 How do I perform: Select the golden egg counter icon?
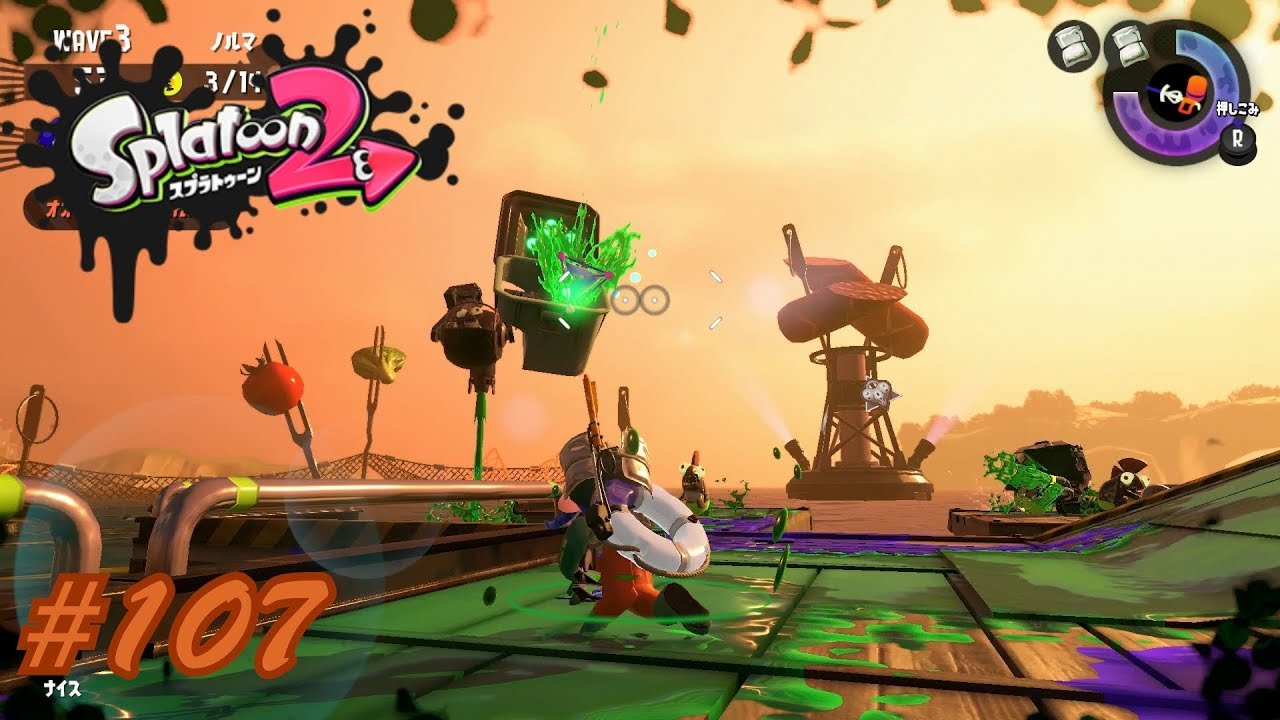(x=173, y=83)
